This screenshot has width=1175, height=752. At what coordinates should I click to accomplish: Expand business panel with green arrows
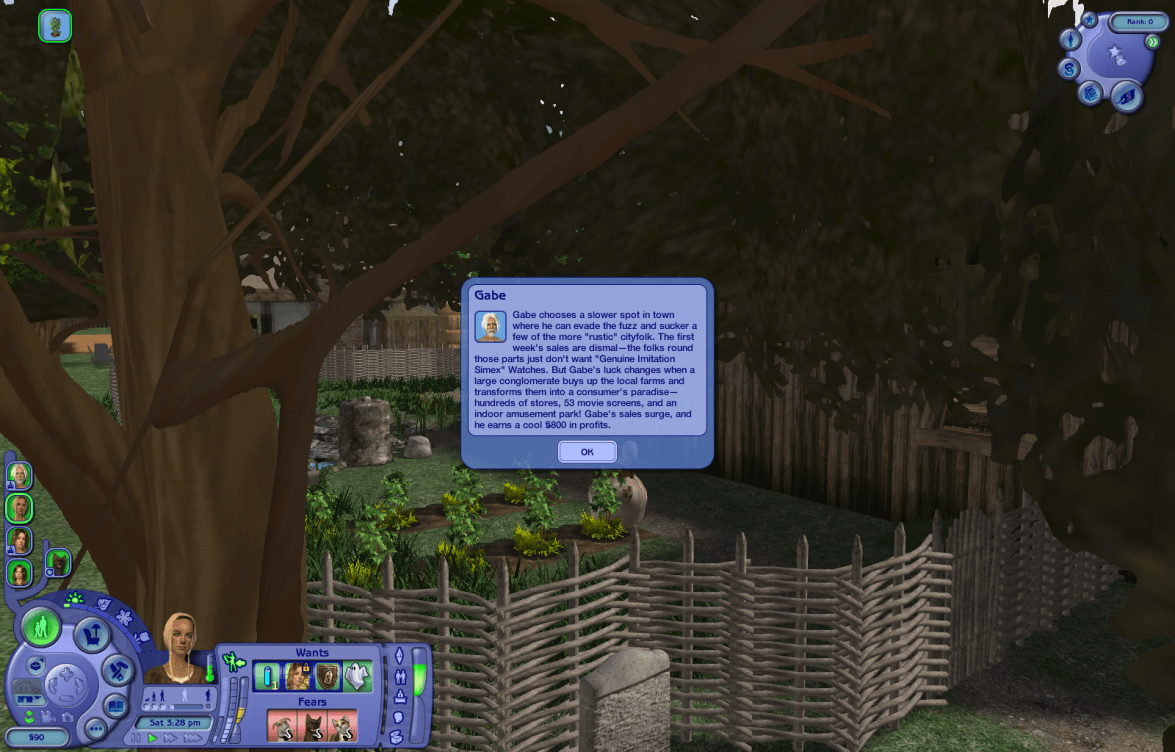click(1152, 42)
